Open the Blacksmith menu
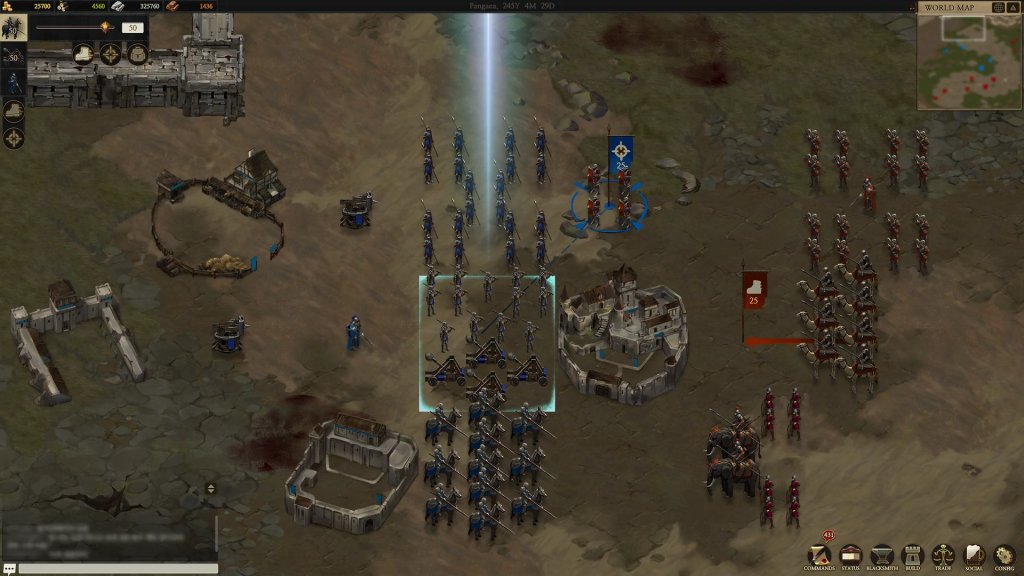Screen dimensions: 1024x576 (x=881, y=555)
